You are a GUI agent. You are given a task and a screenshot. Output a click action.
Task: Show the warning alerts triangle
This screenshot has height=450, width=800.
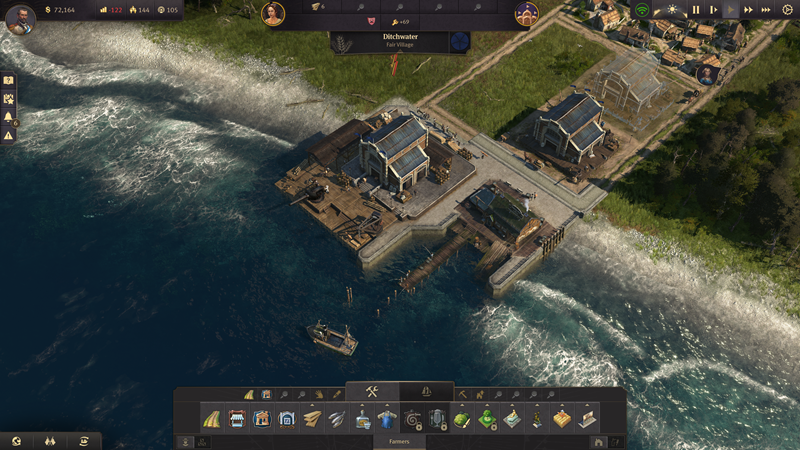(9, 135)
